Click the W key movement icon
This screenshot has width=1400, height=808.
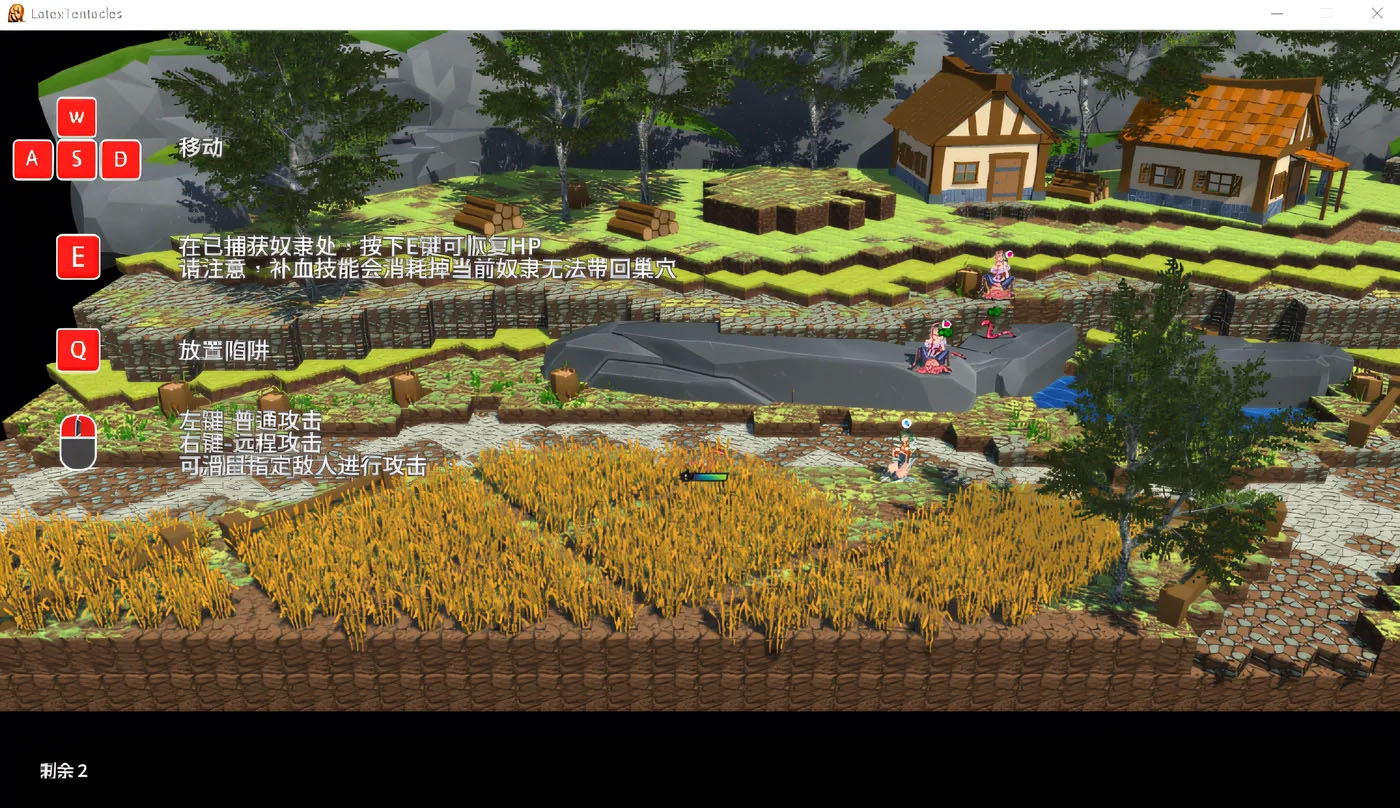77,117
